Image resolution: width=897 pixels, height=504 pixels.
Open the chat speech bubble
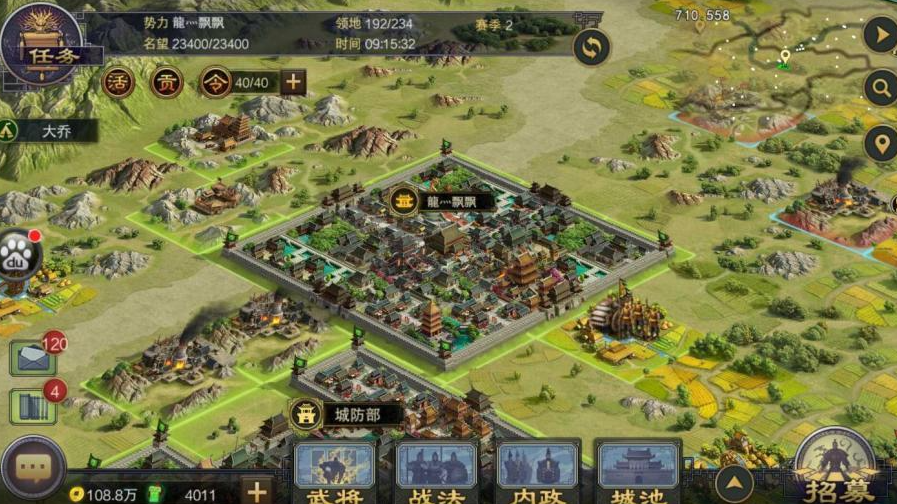(32, 468)
